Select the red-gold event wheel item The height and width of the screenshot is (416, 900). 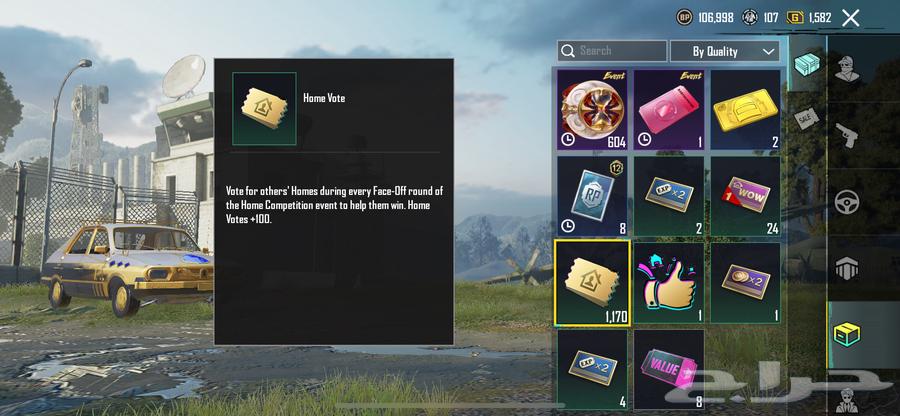pyautogui.click(x=592, y=108)
